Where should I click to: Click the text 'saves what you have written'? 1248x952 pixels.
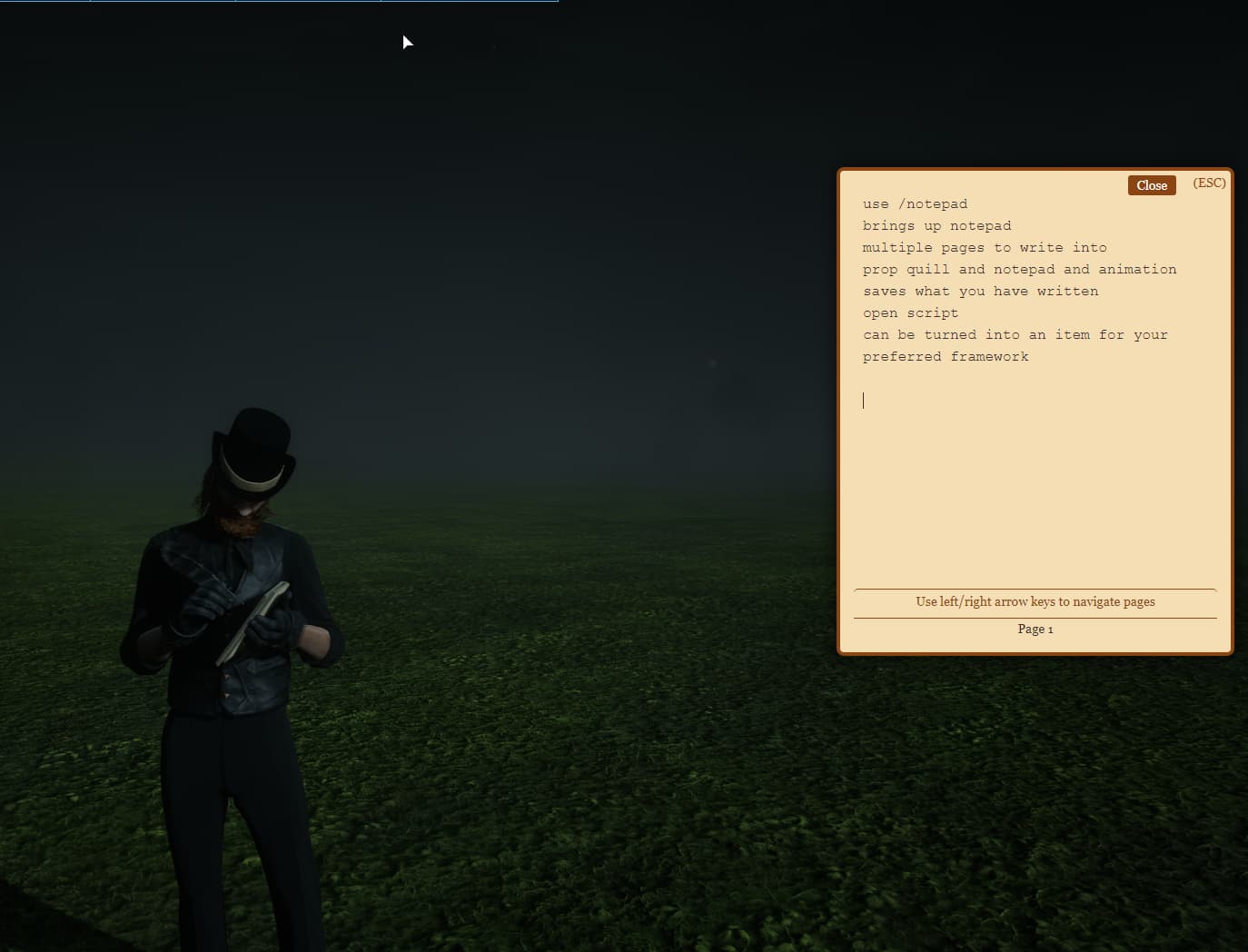click(981, 291)
